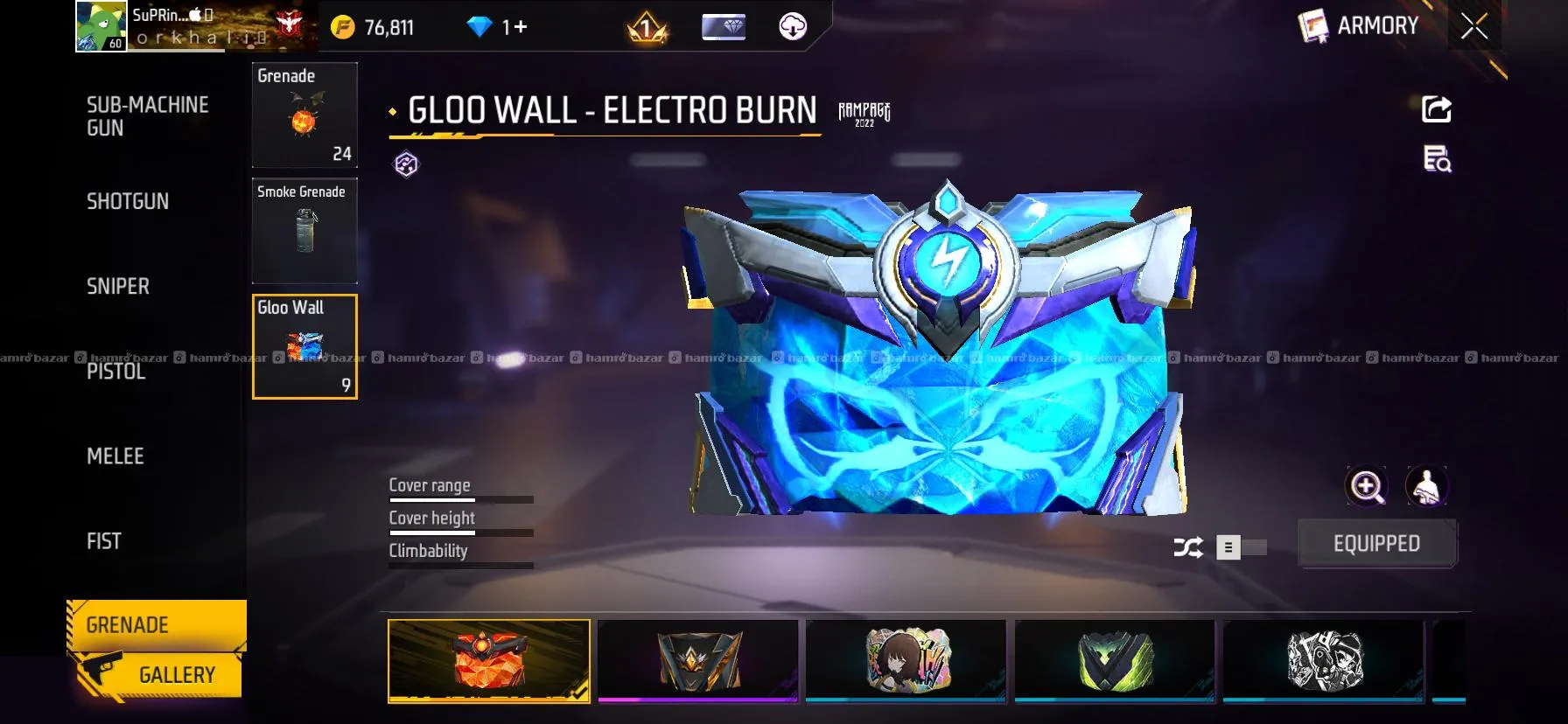Image resolution: width=1568 pixels, height=724 pixels.
Task: Choose the anime girl gloo wall skin
Action: pos(906,660)
